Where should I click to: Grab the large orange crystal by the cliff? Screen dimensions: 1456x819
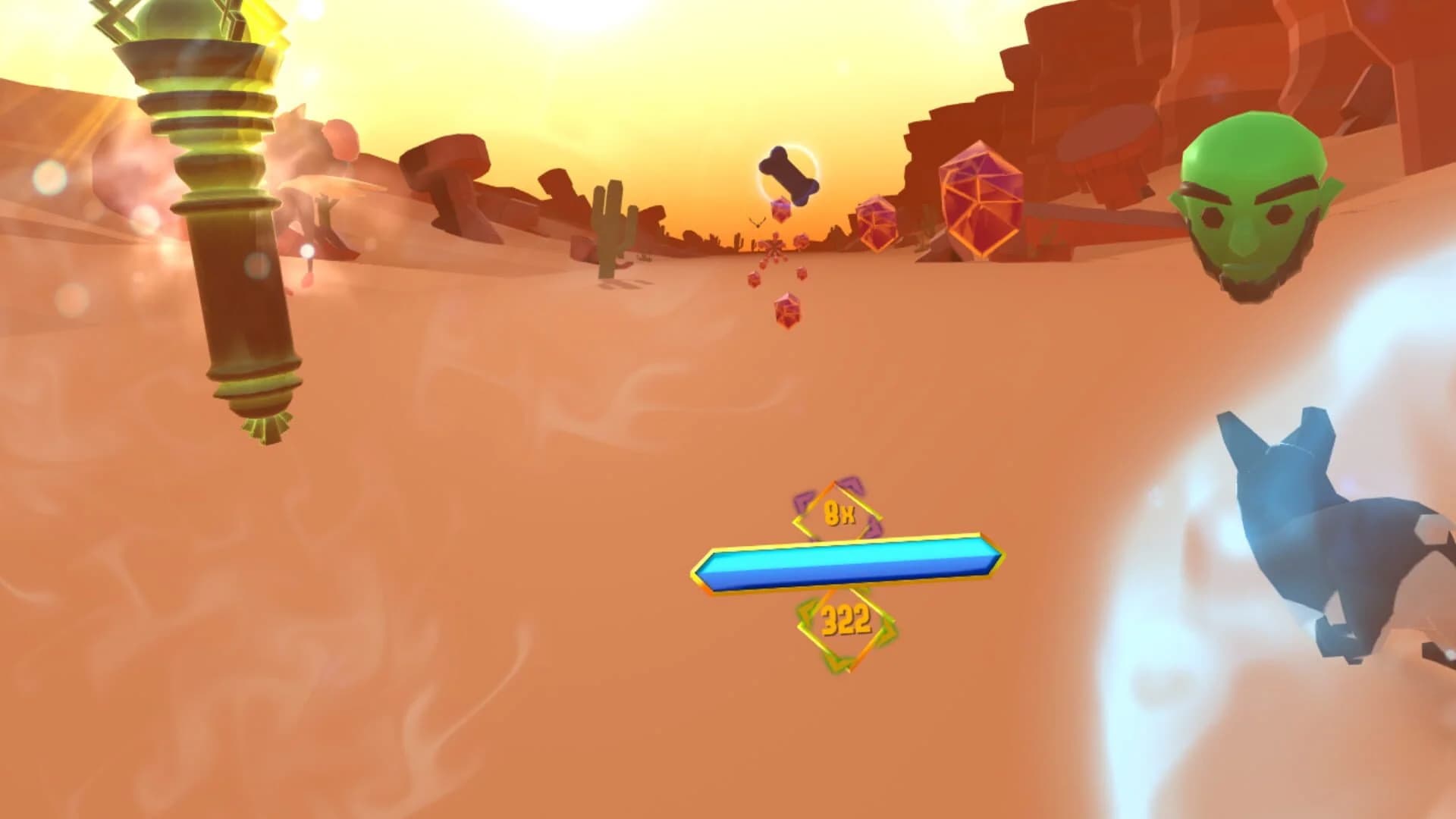click(x=978, y=201)
